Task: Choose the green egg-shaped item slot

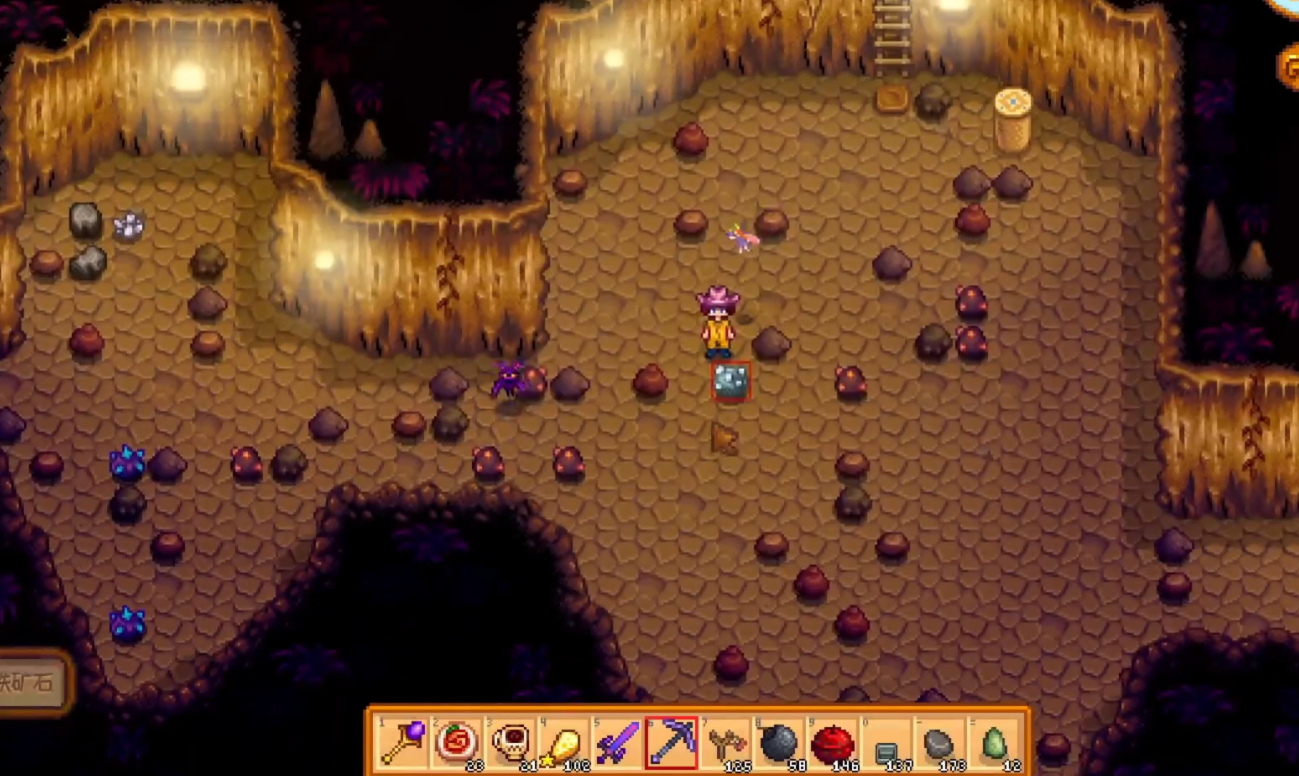Action: 994,744
